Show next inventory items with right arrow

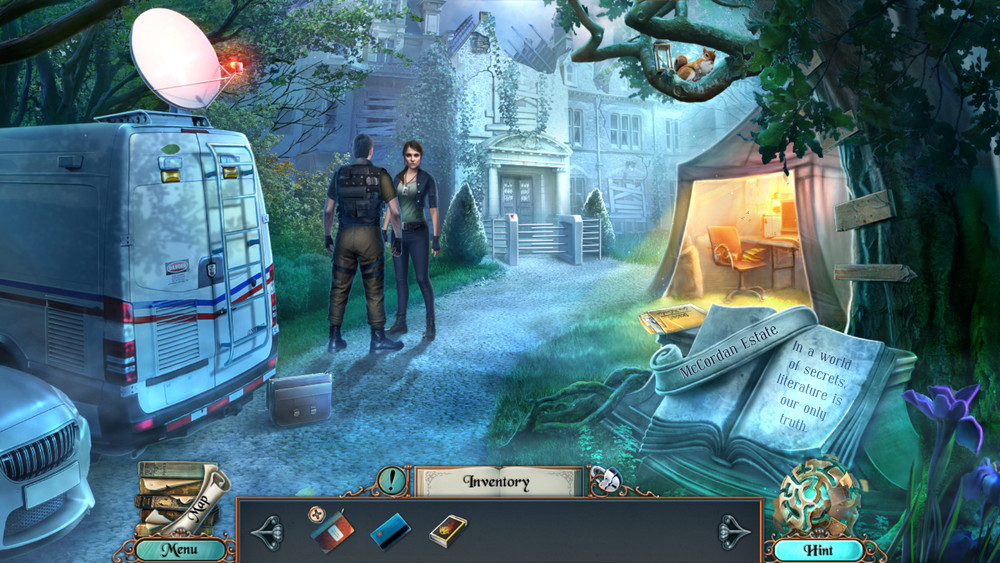(734, 532)
